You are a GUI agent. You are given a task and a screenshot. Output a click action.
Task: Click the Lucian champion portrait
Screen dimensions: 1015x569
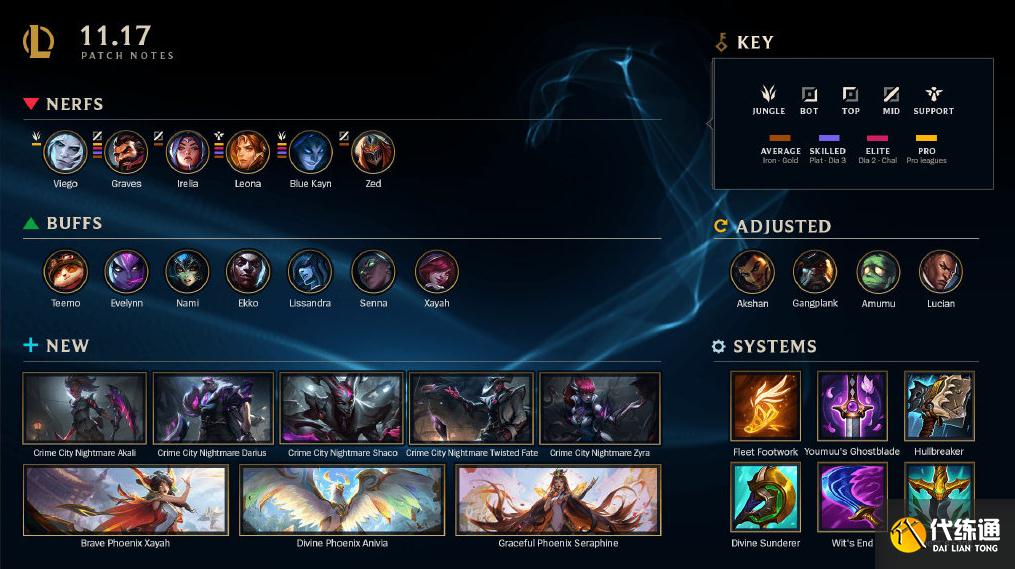pyautogui.click(x=941, y=272)
